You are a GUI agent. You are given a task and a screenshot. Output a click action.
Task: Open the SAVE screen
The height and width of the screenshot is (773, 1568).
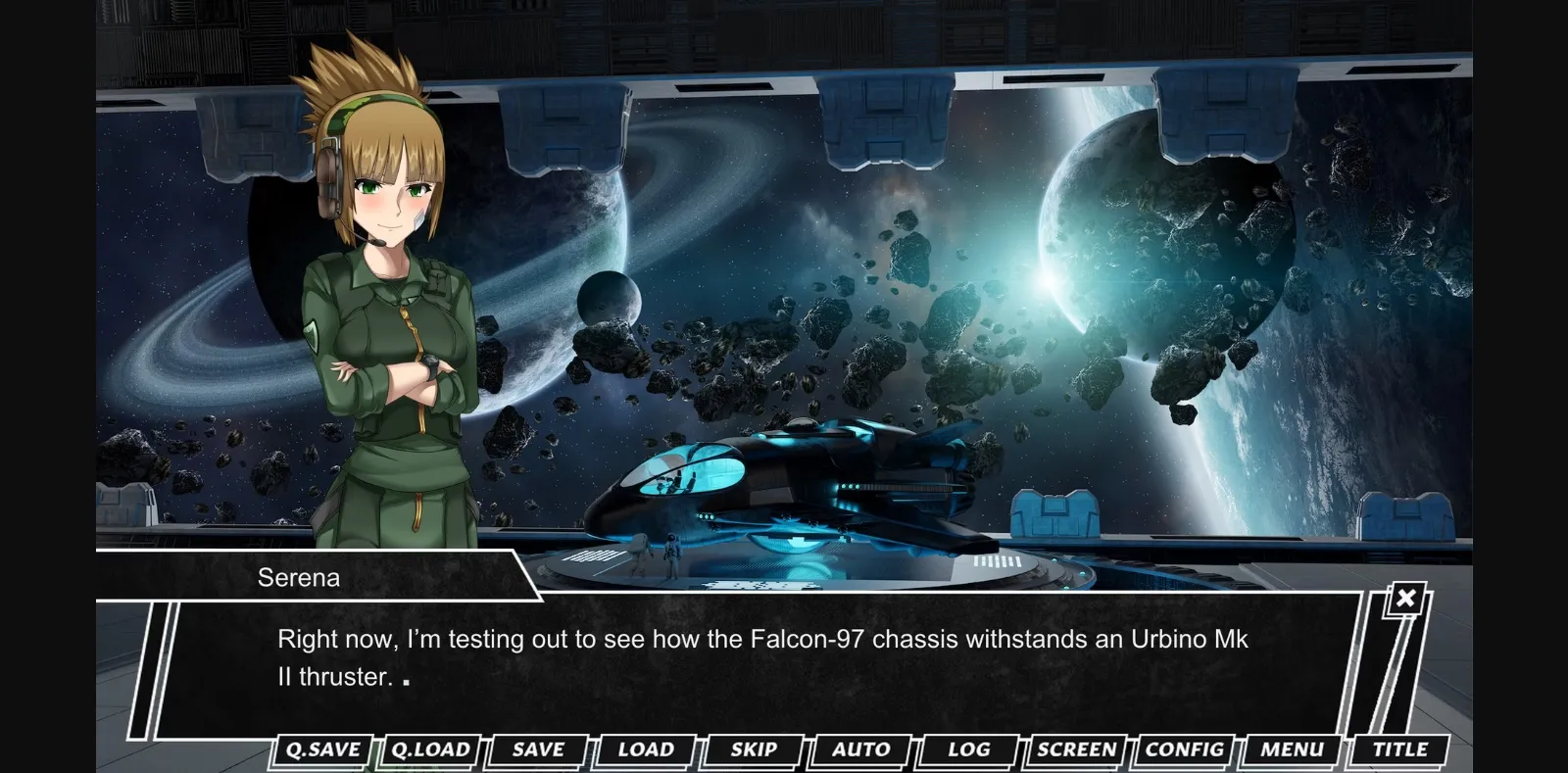click(535, 749)
